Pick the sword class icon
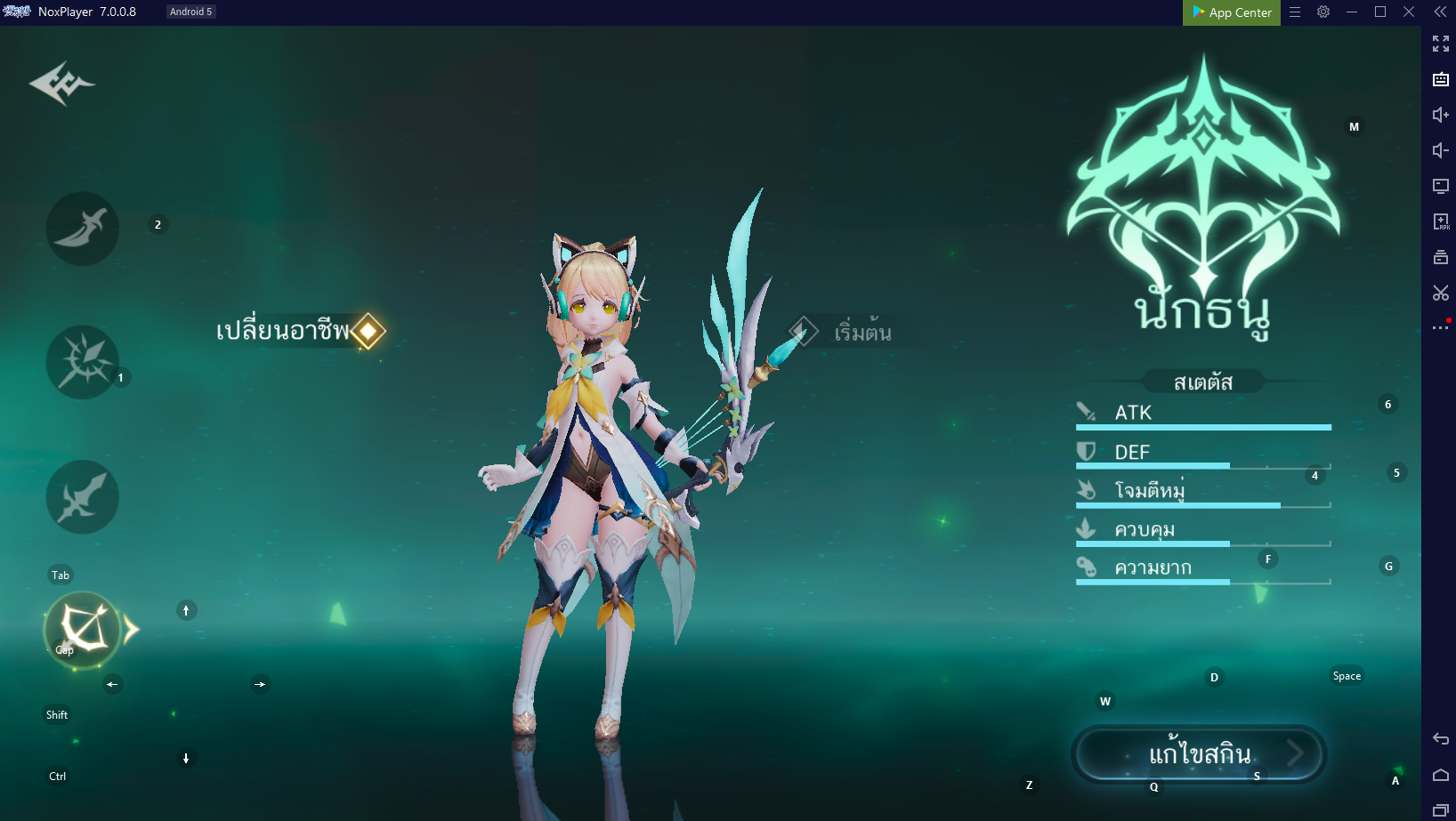 click(82, 497)
